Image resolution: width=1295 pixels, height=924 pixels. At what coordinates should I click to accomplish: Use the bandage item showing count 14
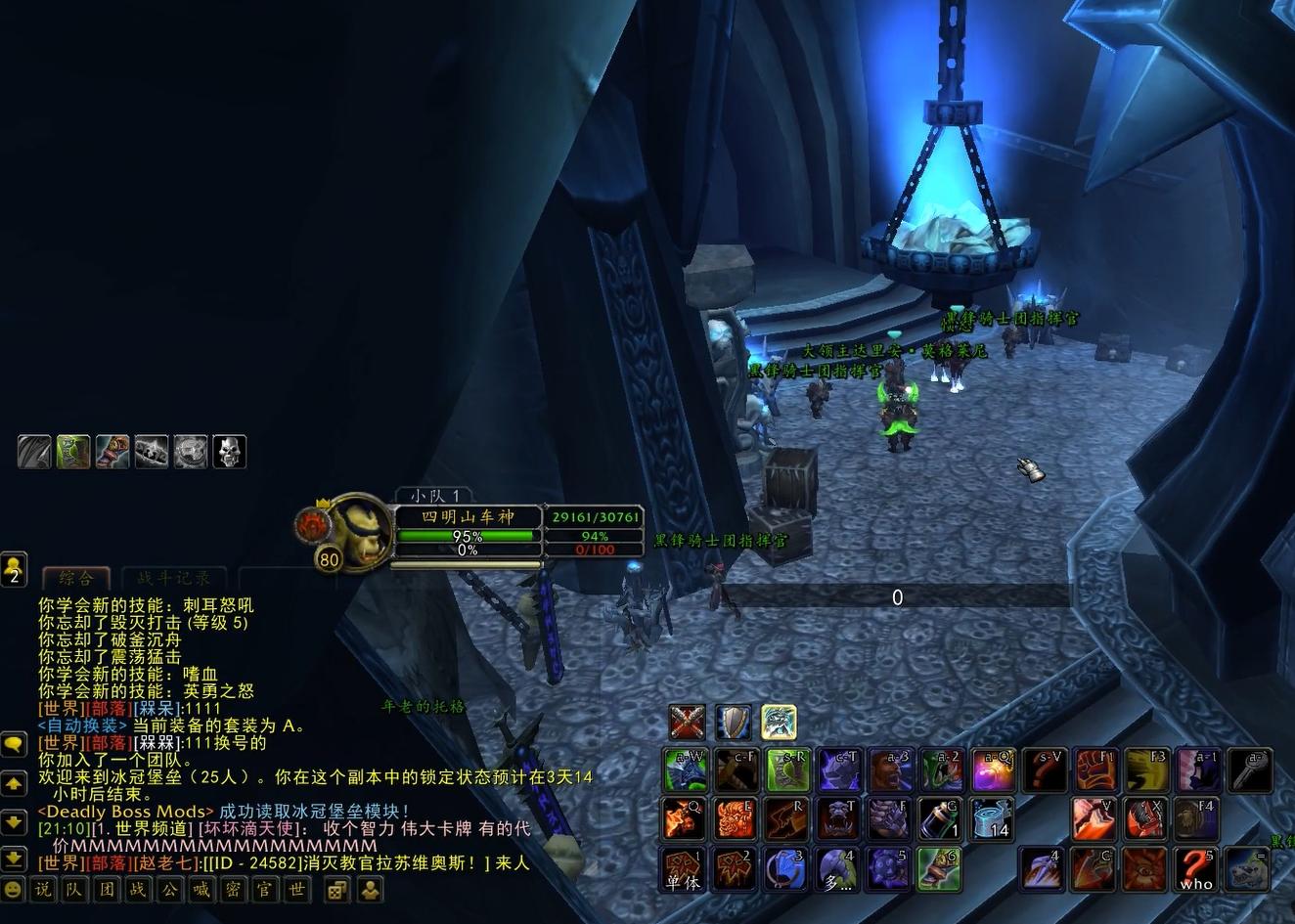coord(992,819)
